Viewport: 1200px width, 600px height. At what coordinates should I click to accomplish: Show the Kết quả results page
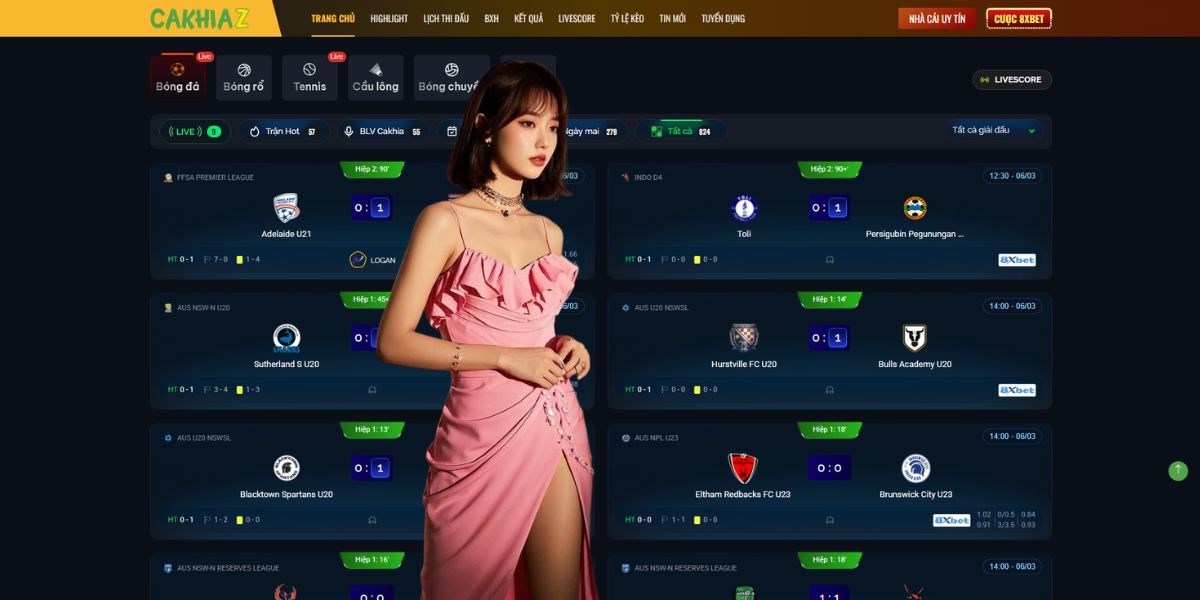tap(528, 18)
